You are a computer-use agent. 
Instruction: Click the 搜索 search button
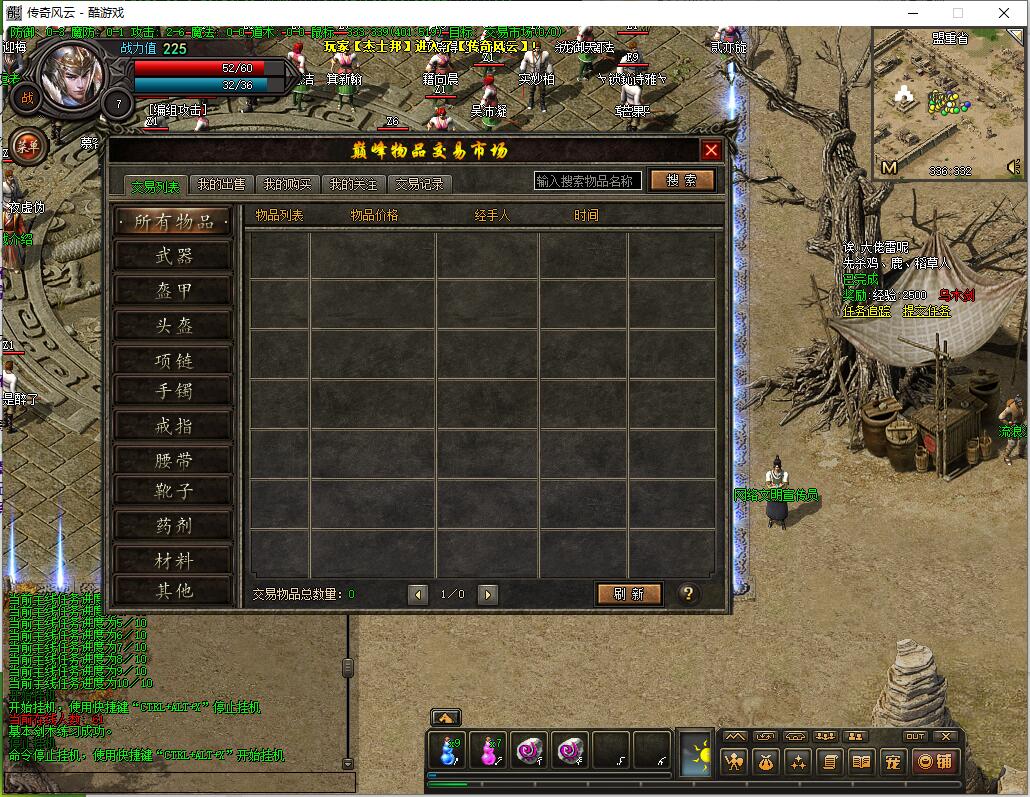(x=683, y=181)
